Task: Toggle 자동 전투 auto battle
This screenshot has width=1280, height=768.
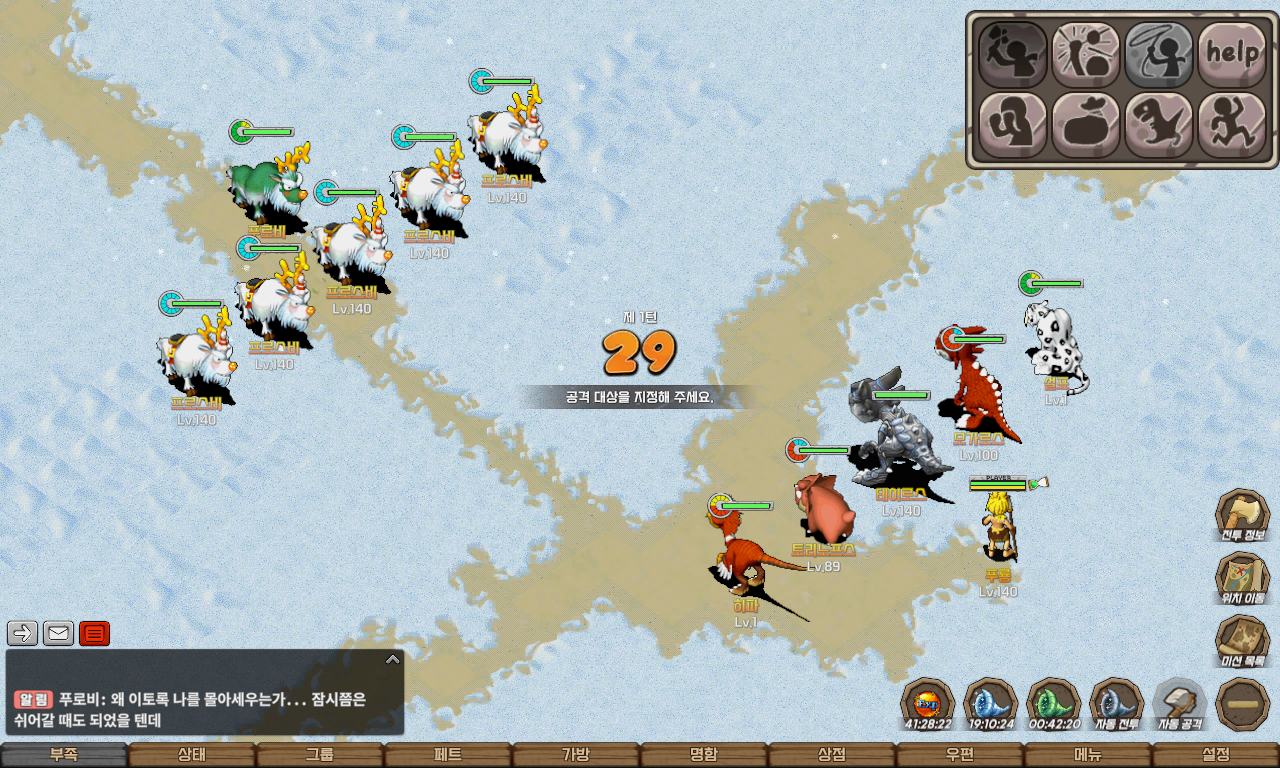Action: pyautogui.click(x=1116, y=704)
